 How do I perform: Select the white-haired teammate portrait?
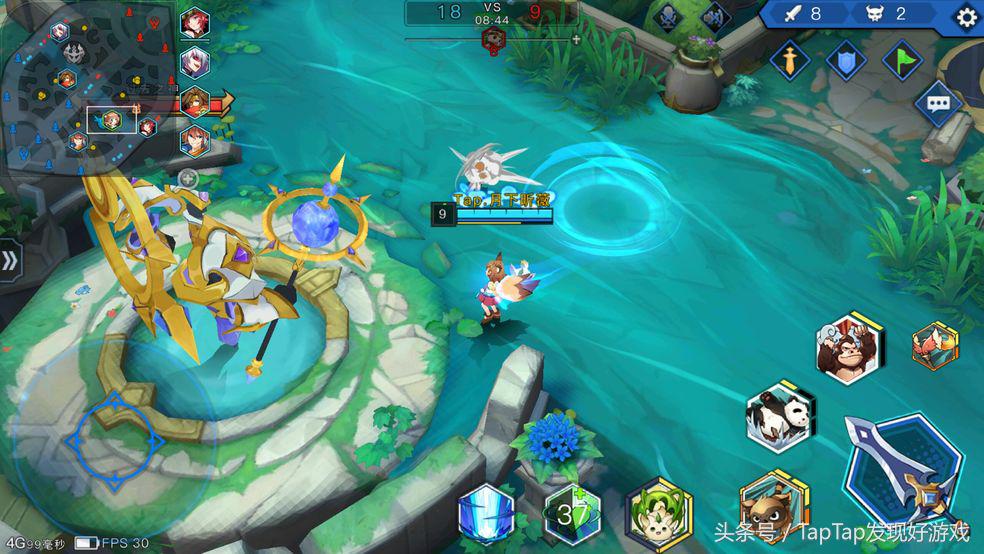194,62
